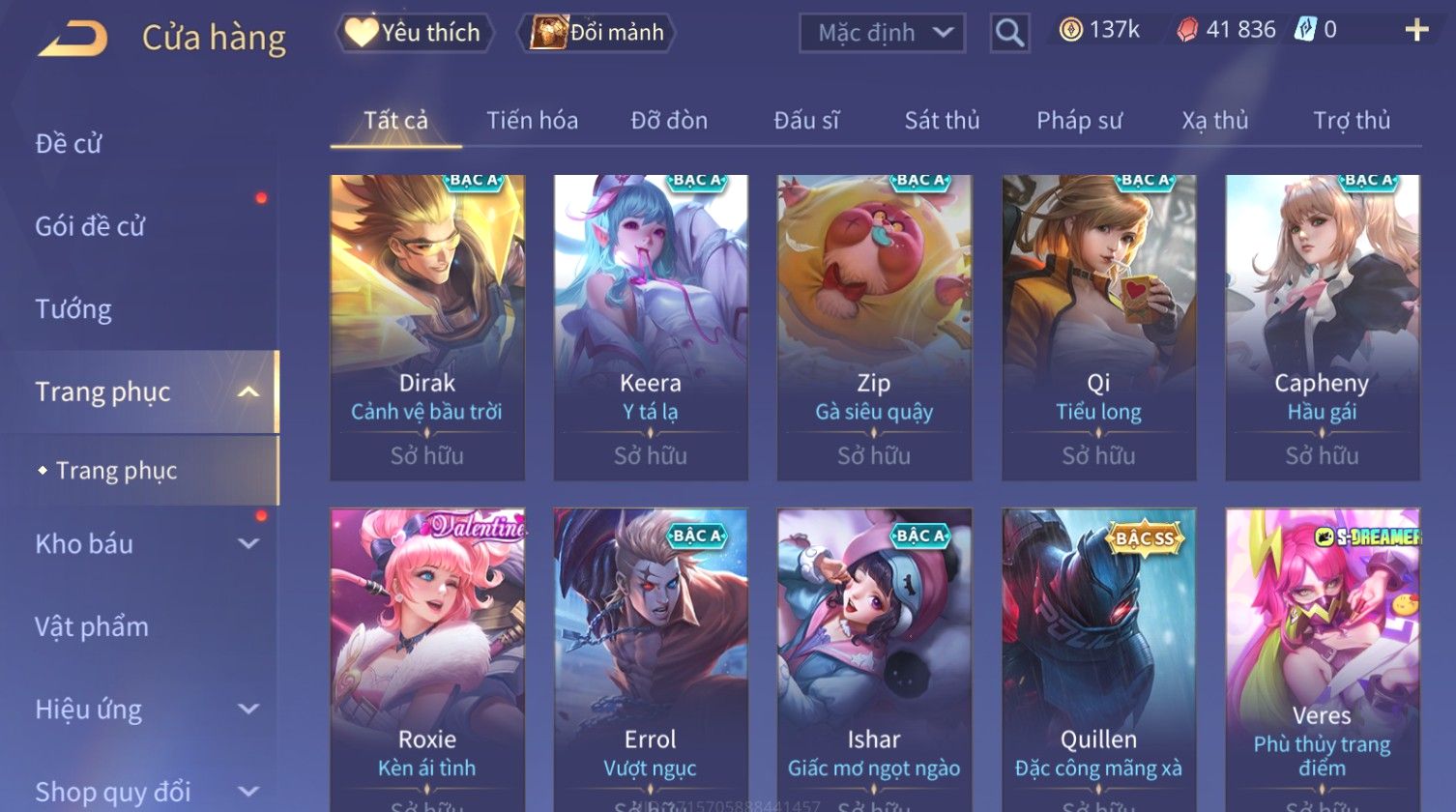Select the Gói đề cử menu entry
Viewport: 1456px width, 812px height.
(x=90, y=226)
